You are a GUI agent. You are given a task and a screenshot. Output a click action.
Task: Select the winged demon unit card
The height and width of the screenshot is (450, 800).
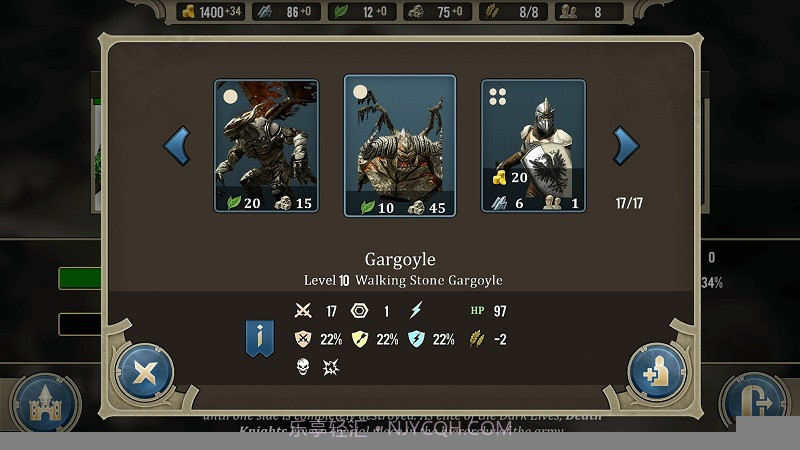point(266,146)
